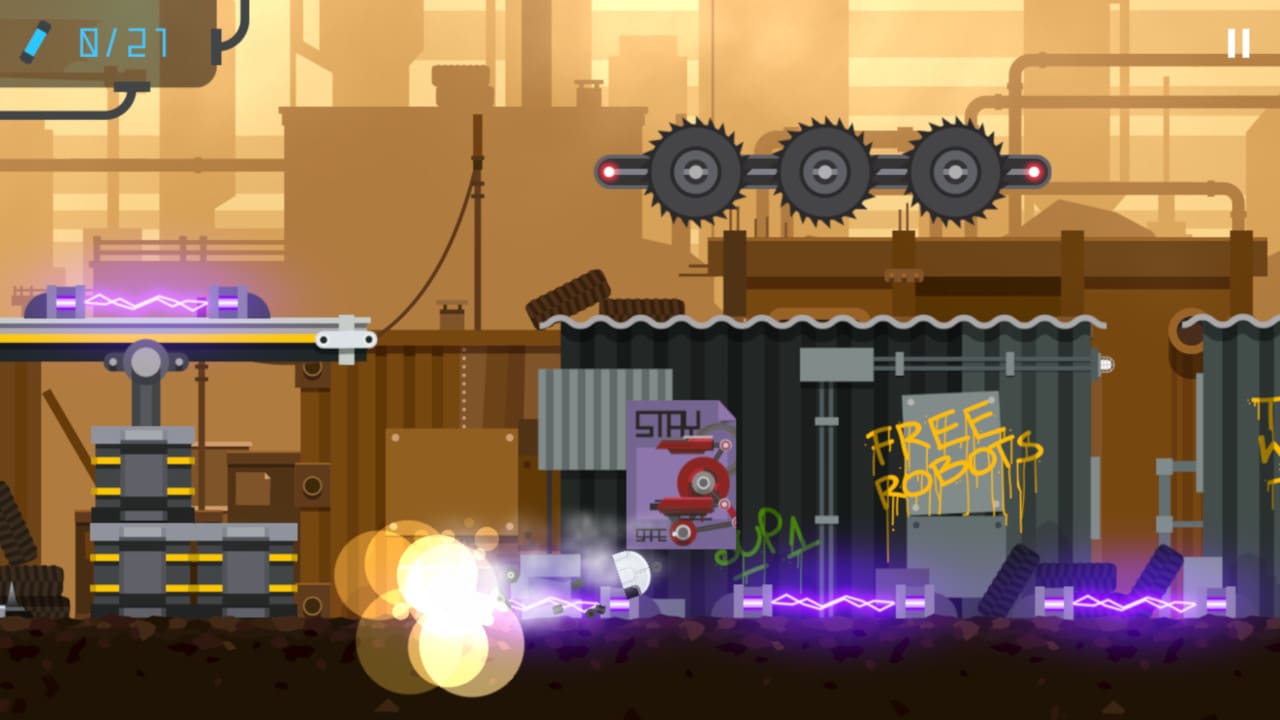The height and width of the screenshot is (720, 1280).
Task: Select the leftmost spinning saw blade
Action: pyautogui.click(x=693, y=170)
